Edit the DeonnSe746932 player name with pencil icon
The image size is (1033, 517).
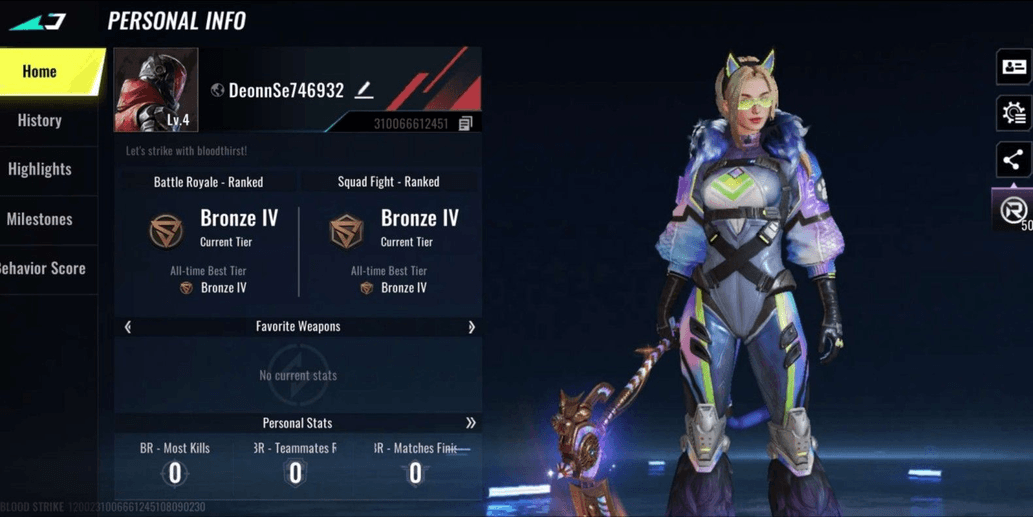(364, 91)
